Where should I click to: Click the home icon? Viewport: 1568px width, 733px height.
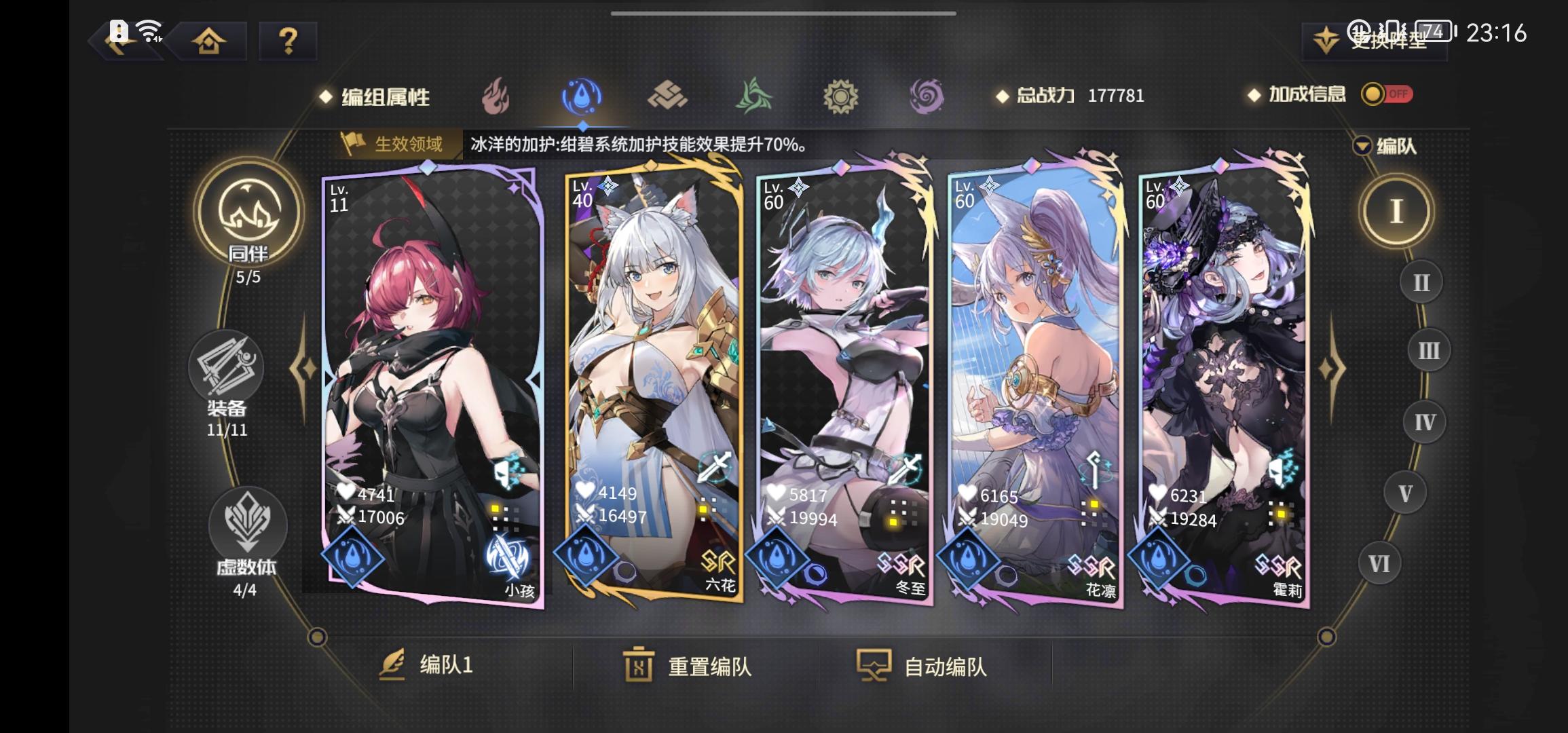click(x=210, y=41)
